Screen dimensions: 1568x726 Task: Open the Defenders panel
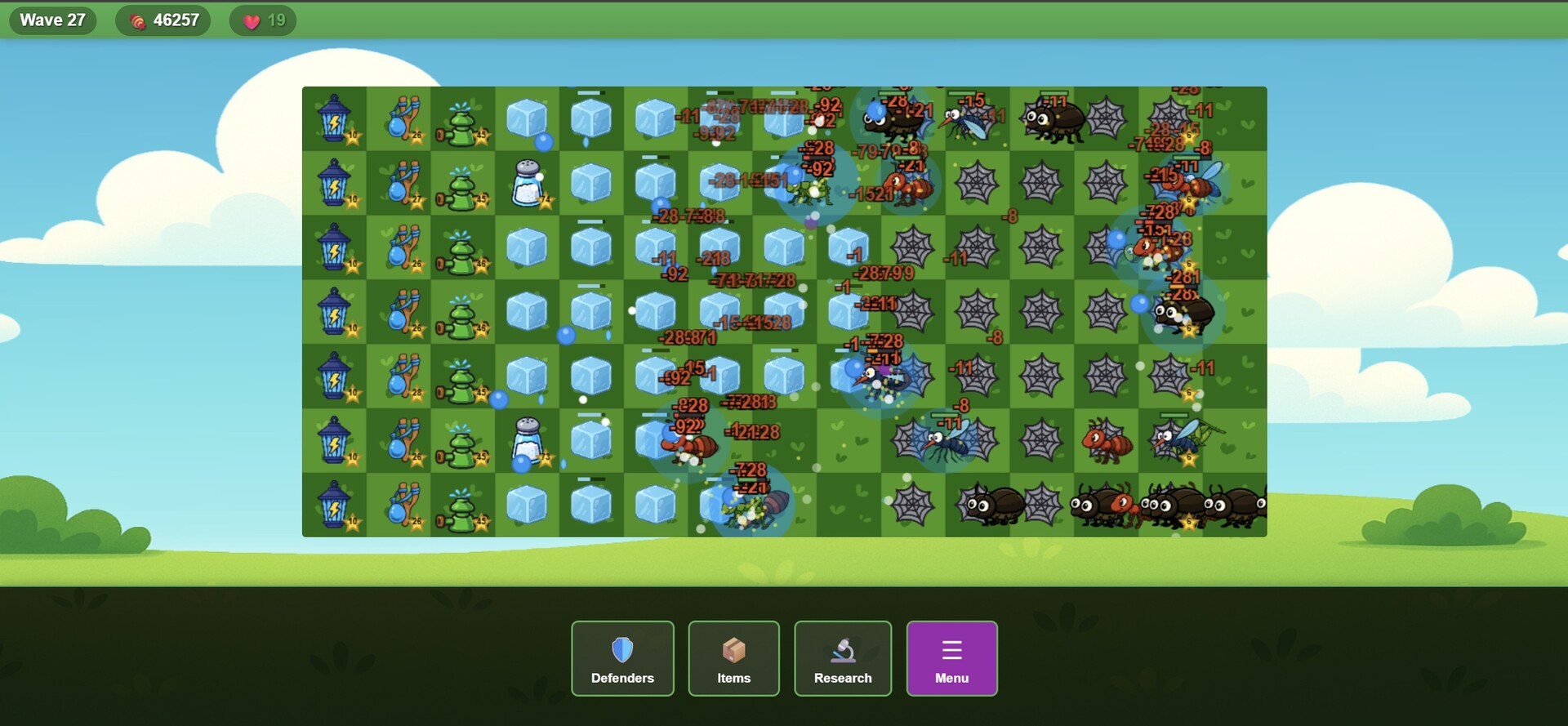click(x=622, y=658)
